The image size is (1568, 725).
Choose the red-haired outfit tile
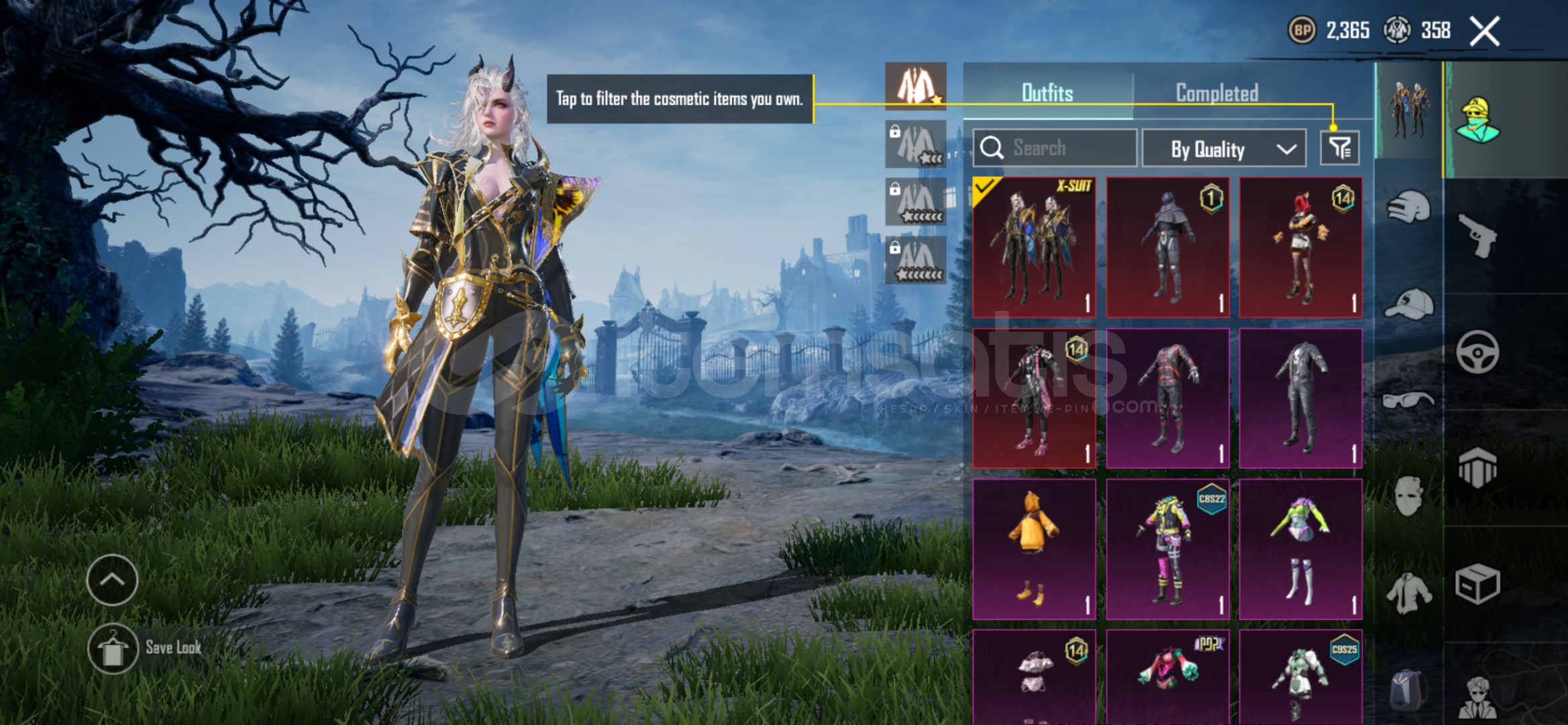pos(1300,247)
